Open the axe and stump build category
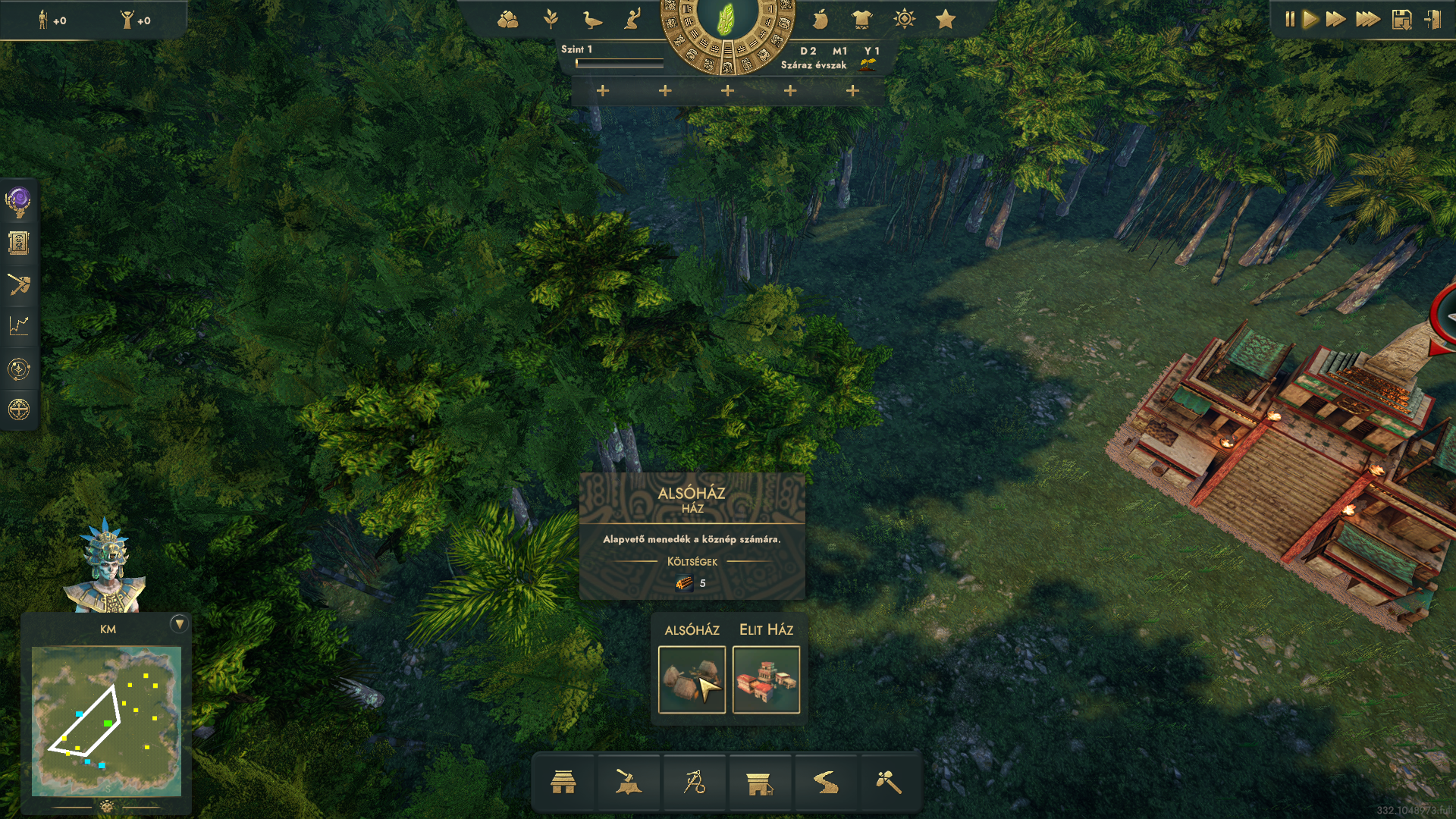 pyautogui.click(x=628, y=782)
